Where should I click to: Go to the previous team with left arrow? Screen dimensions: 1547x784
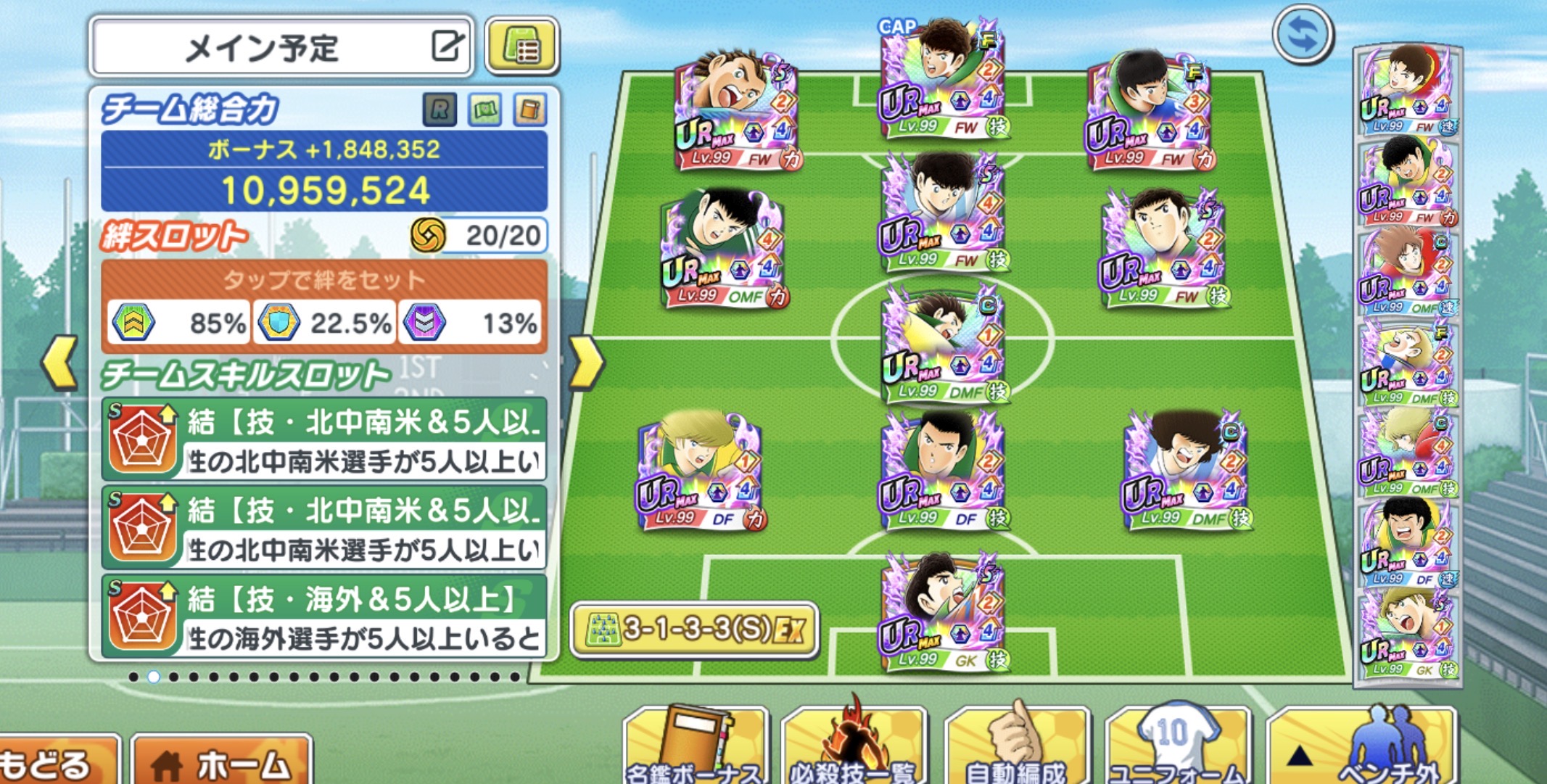tap(59, 361)
